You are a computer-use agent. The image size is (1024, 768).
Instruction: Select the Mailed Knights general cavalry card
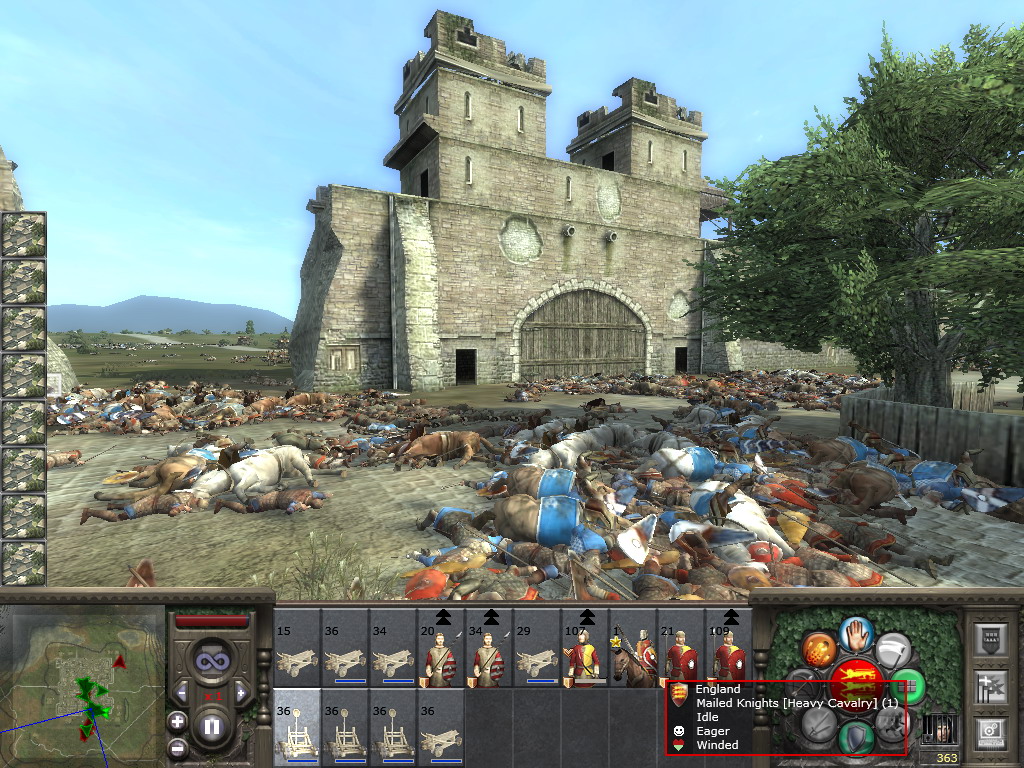coord(633,648)
